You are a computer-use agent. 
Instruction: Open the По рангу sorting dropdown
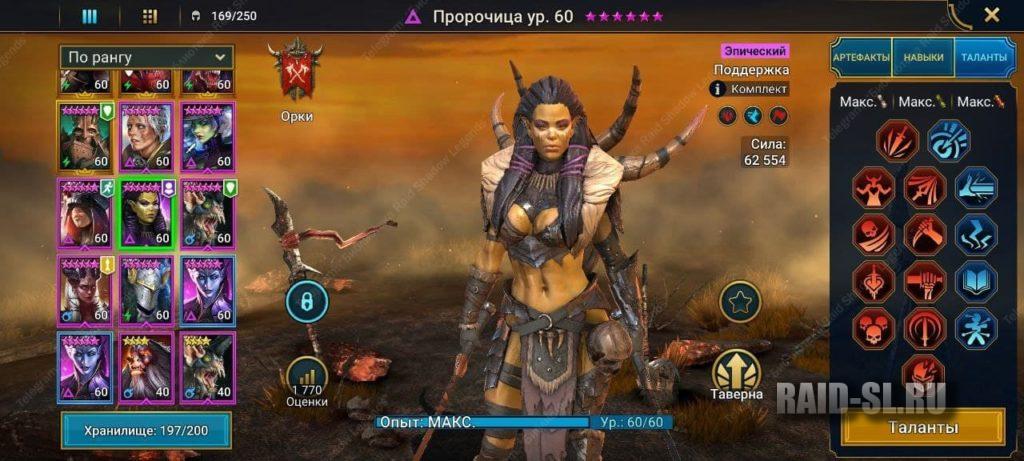pyautogui.click(x=146, y=57)
